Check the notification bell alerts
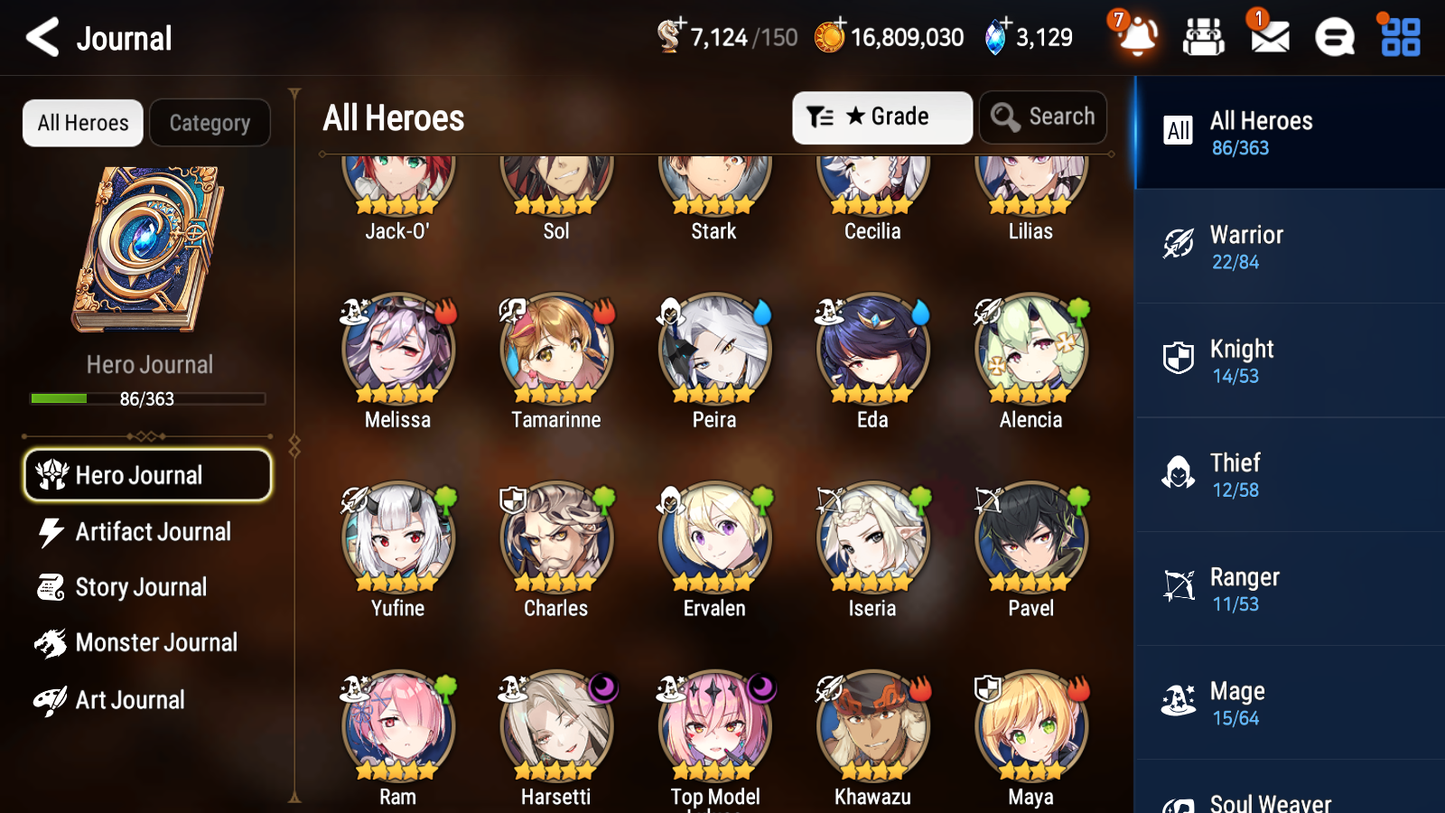 (1135, 36)
